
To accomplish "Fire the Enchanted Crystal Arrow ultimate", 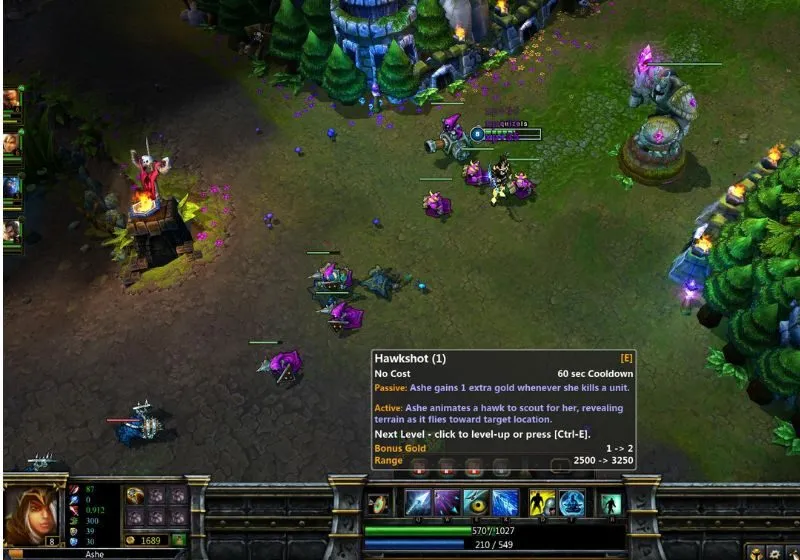I will 504,503.
